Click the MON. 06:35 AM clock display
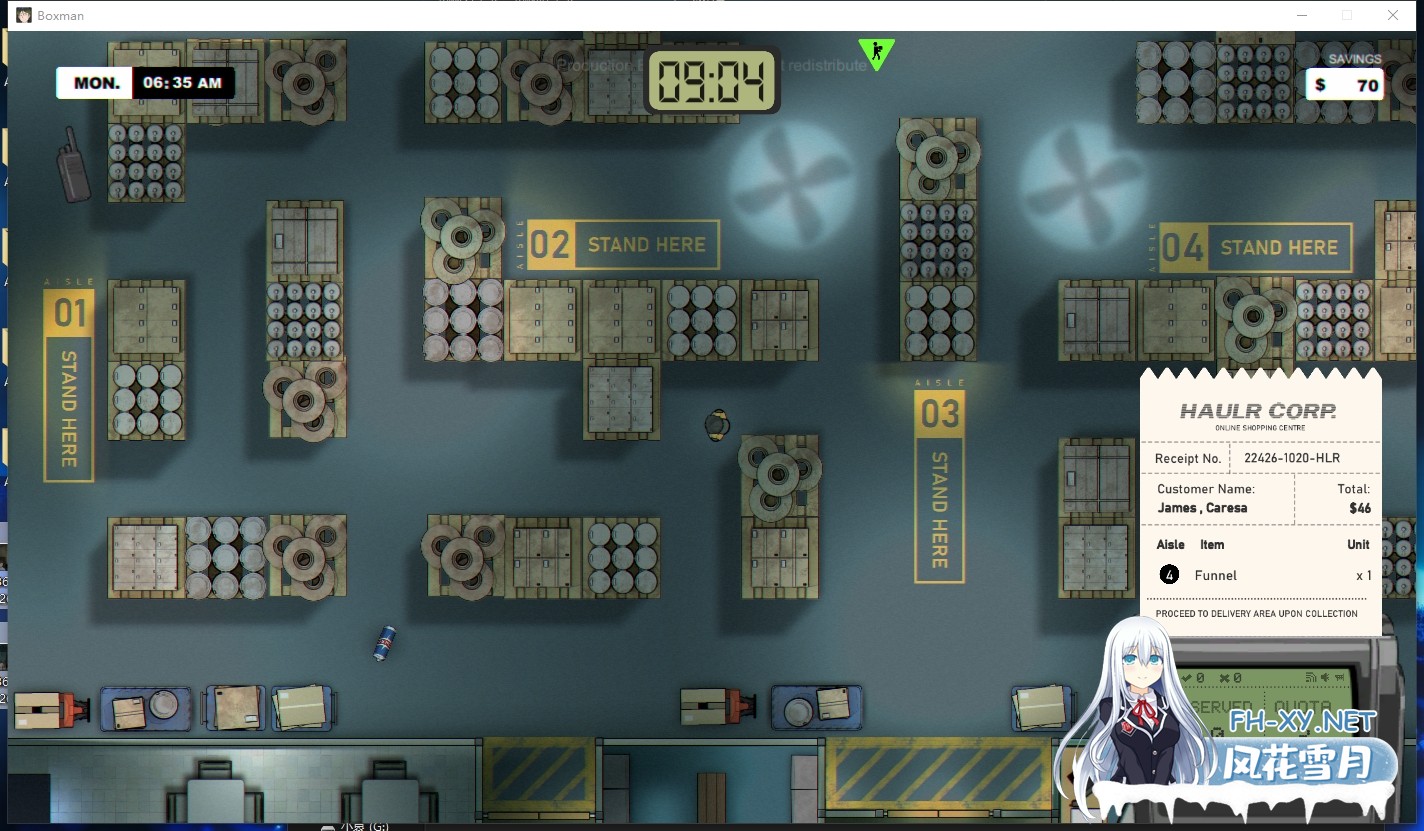 [x=145, y=82]
